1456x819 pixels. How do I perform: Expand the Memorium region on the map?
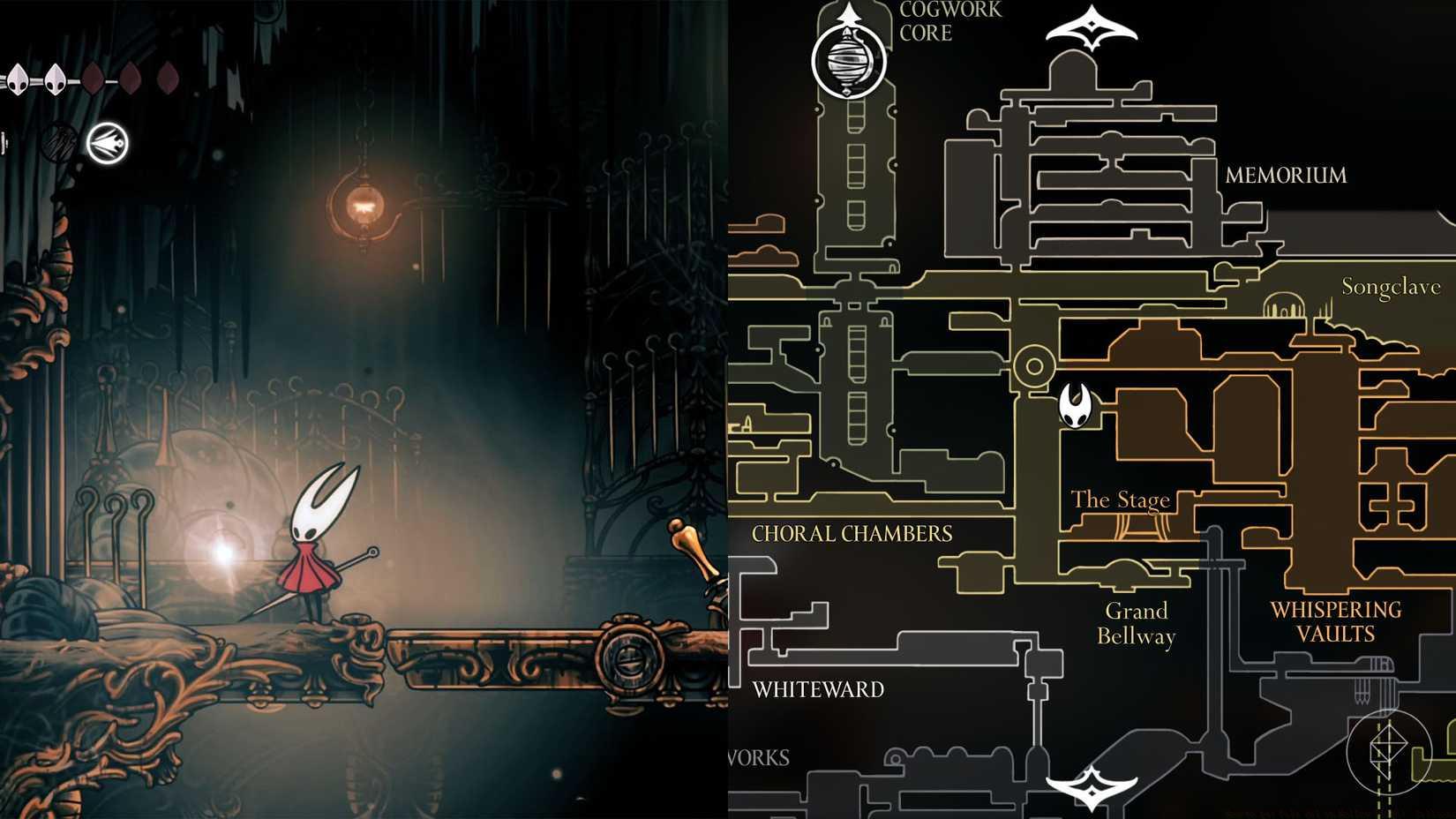[1287, 175]
